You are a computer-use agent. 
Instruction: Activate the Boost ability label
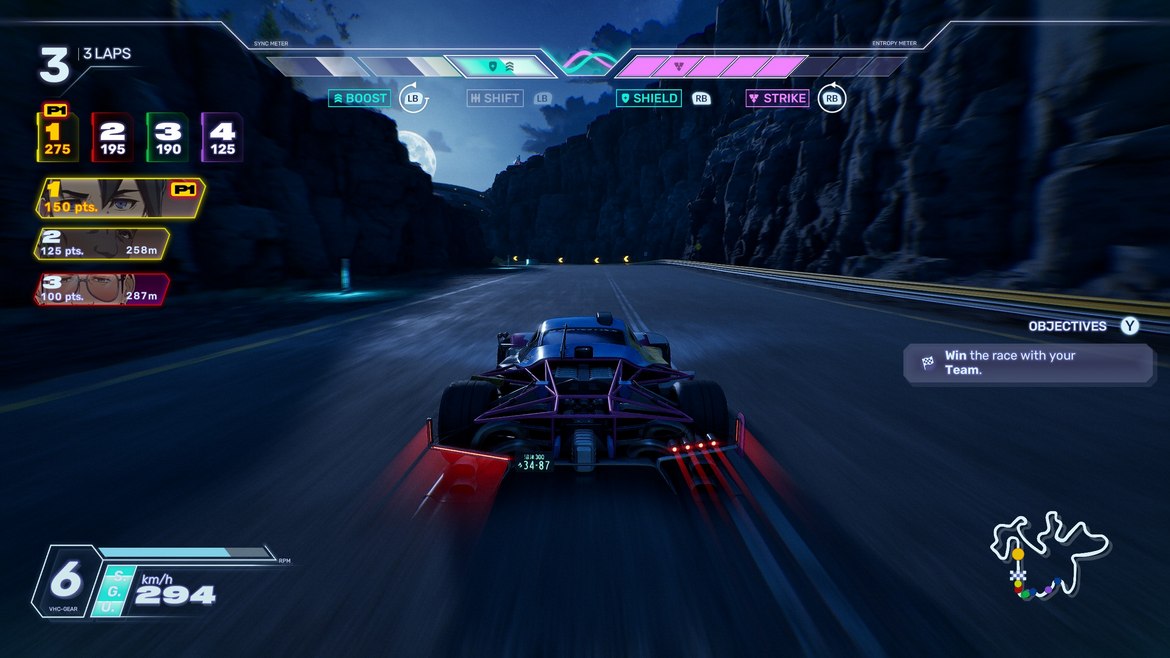[x=361, y=99]
